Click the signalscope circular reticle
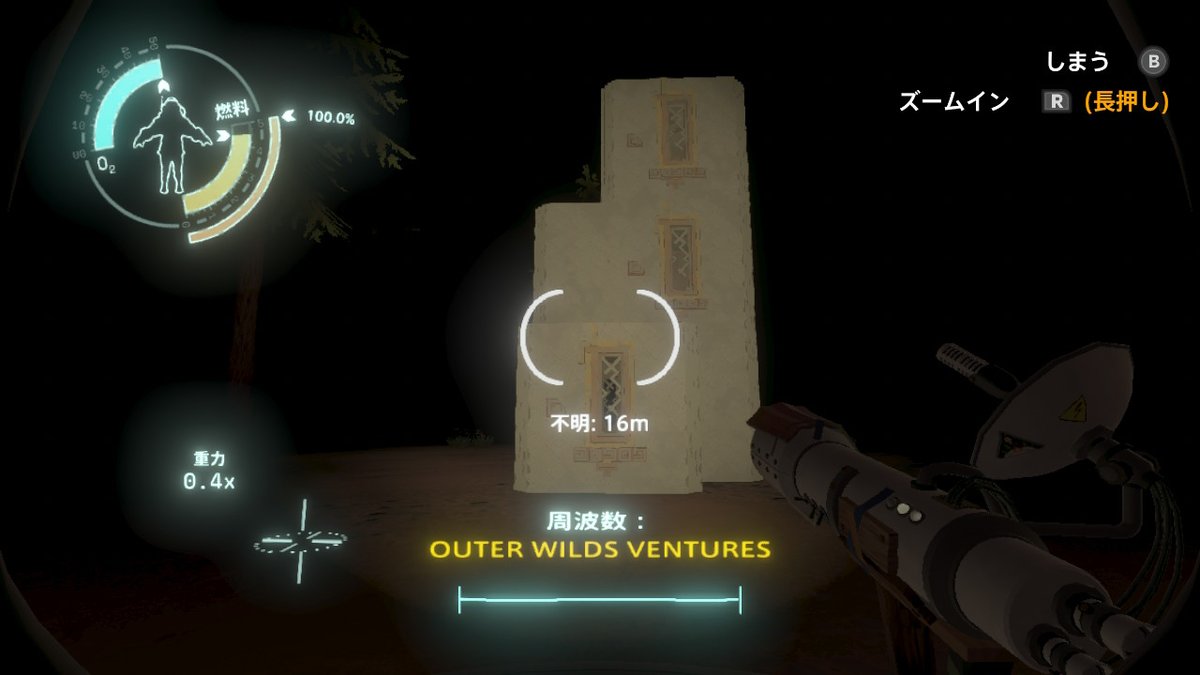The height and width of the screenshot is (675, 1200). pos(599,338)
